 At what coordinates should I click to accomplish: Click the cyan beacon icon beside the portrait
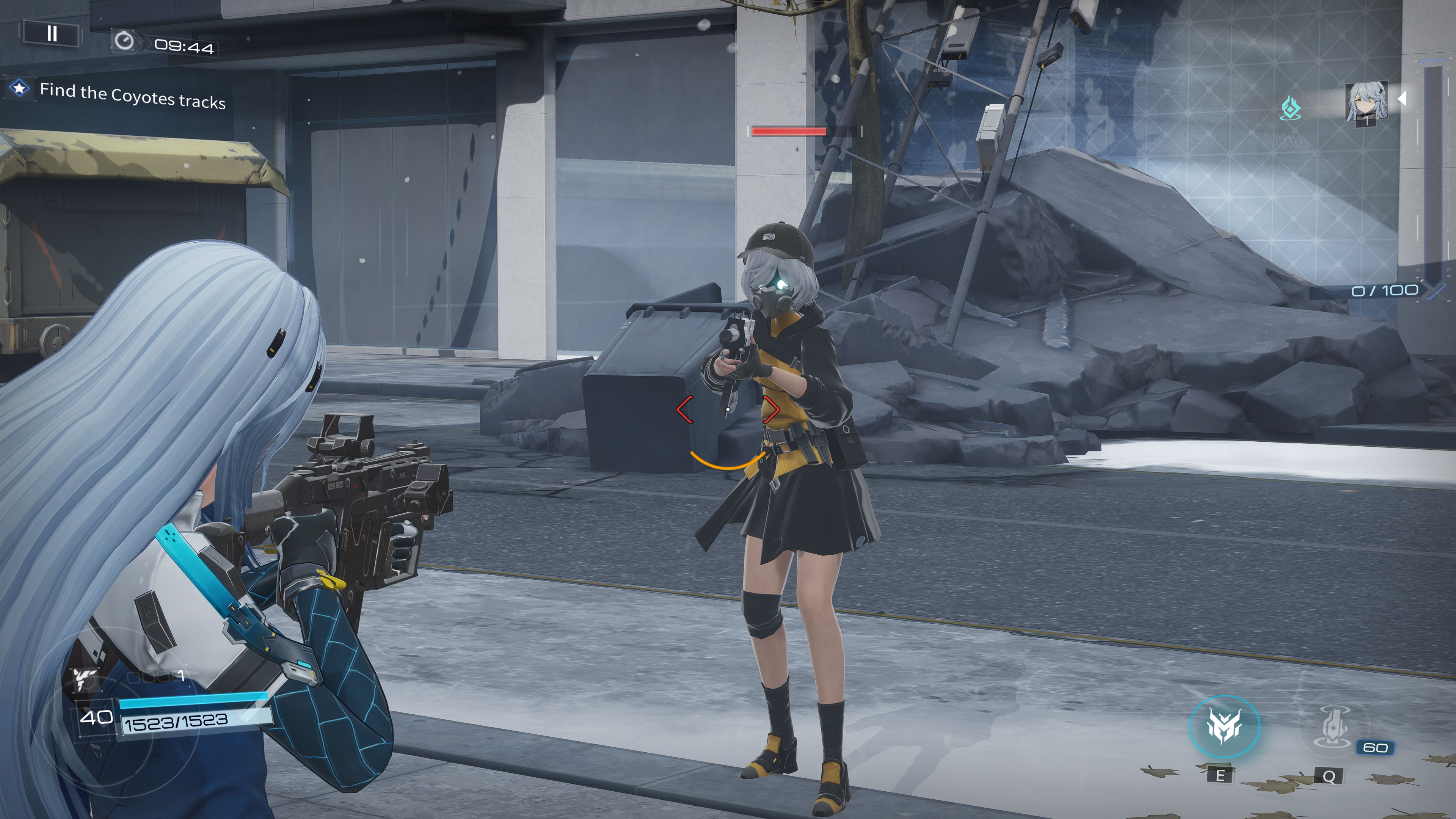tap(1290, 108)
